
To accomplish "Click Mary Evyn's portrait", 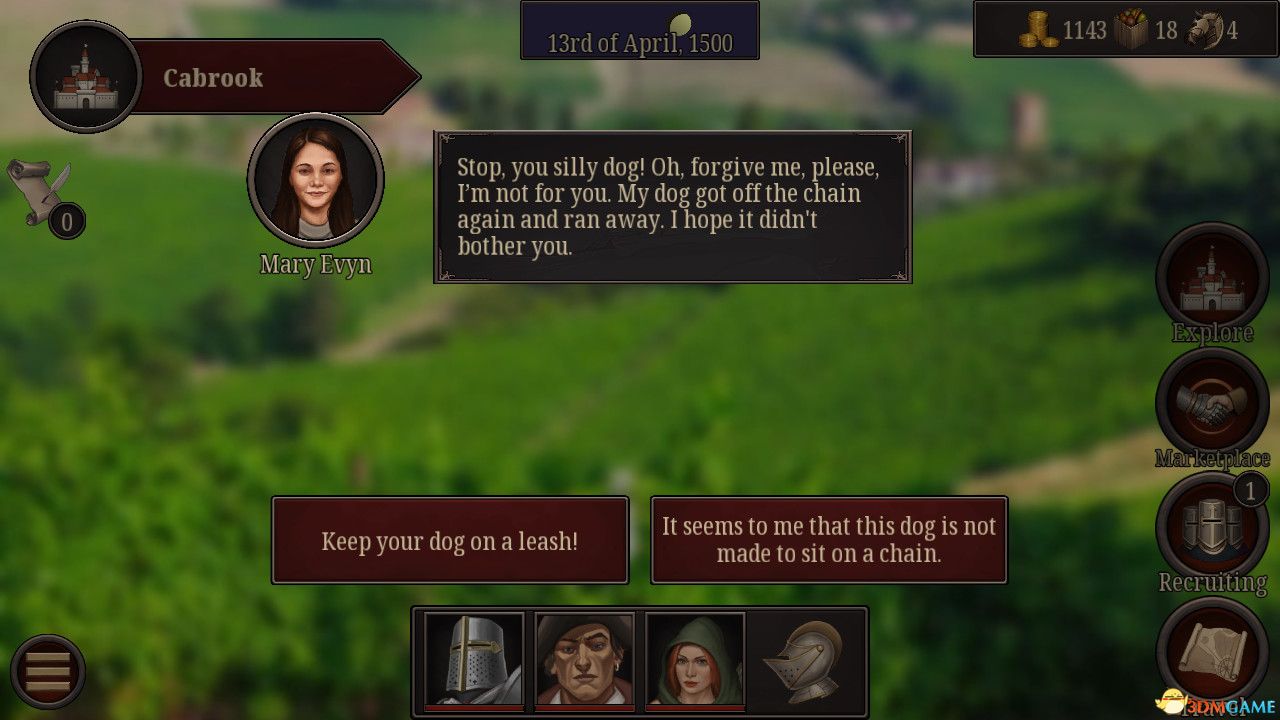I will click(x=316, y=181).
